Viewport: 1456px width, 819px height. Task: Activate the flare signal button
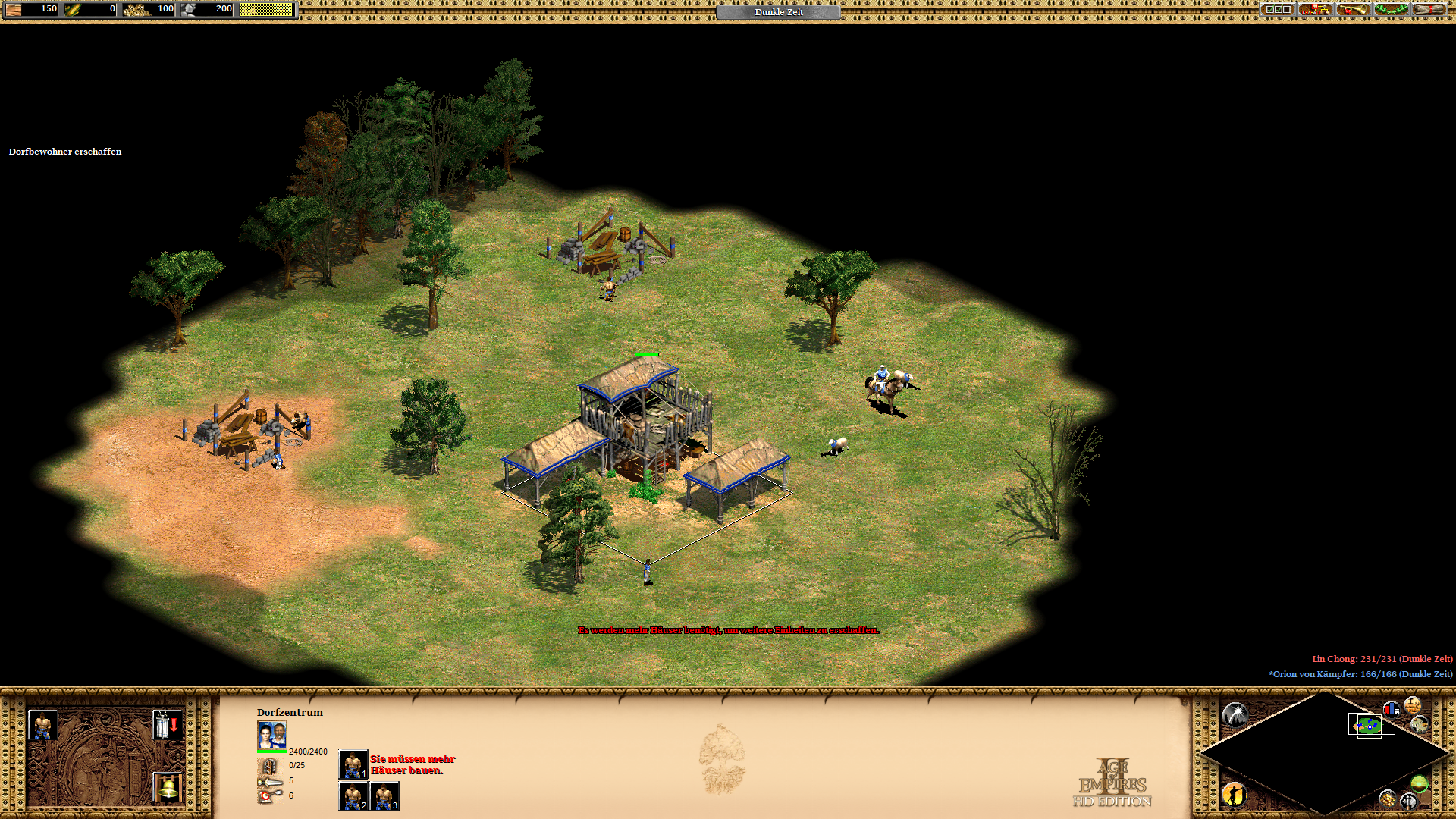pyautogui.click(x=1235, y=714)
